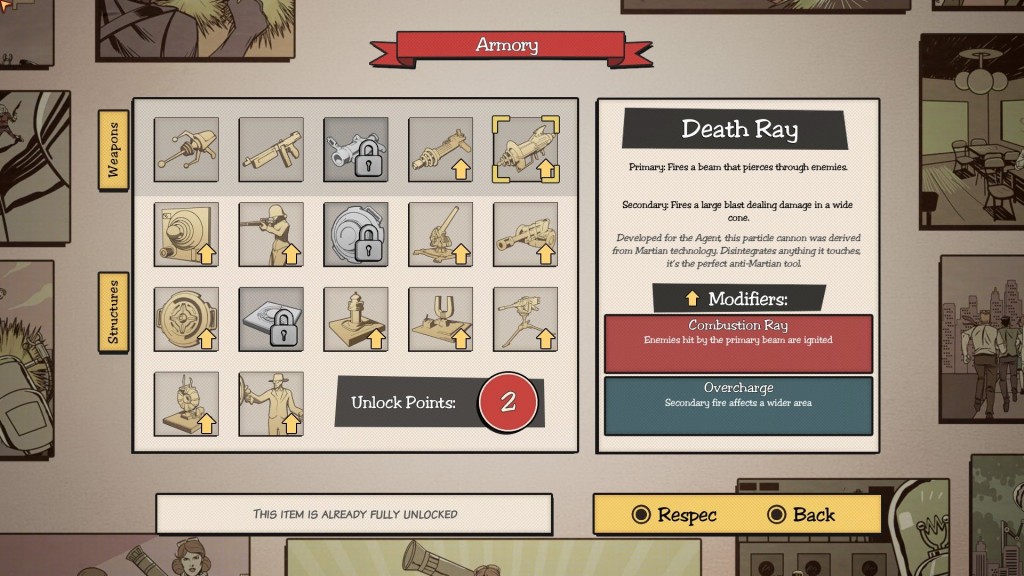Go Back from the Armory
Viewport: 1024px width, 576px height.
(x=801, y=515)
